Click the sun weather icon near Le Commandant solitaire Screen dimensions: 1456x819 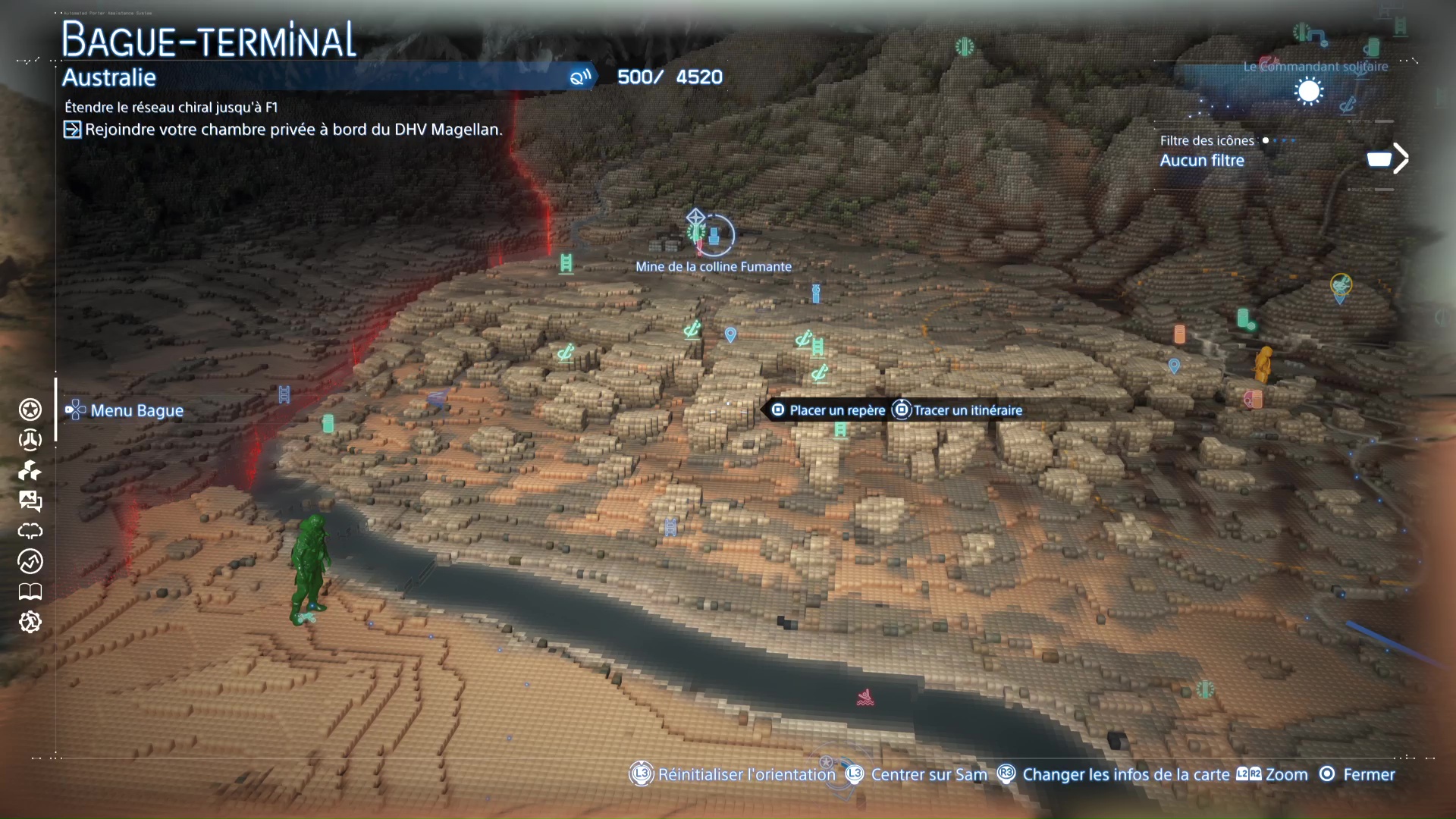point(1309,91)
